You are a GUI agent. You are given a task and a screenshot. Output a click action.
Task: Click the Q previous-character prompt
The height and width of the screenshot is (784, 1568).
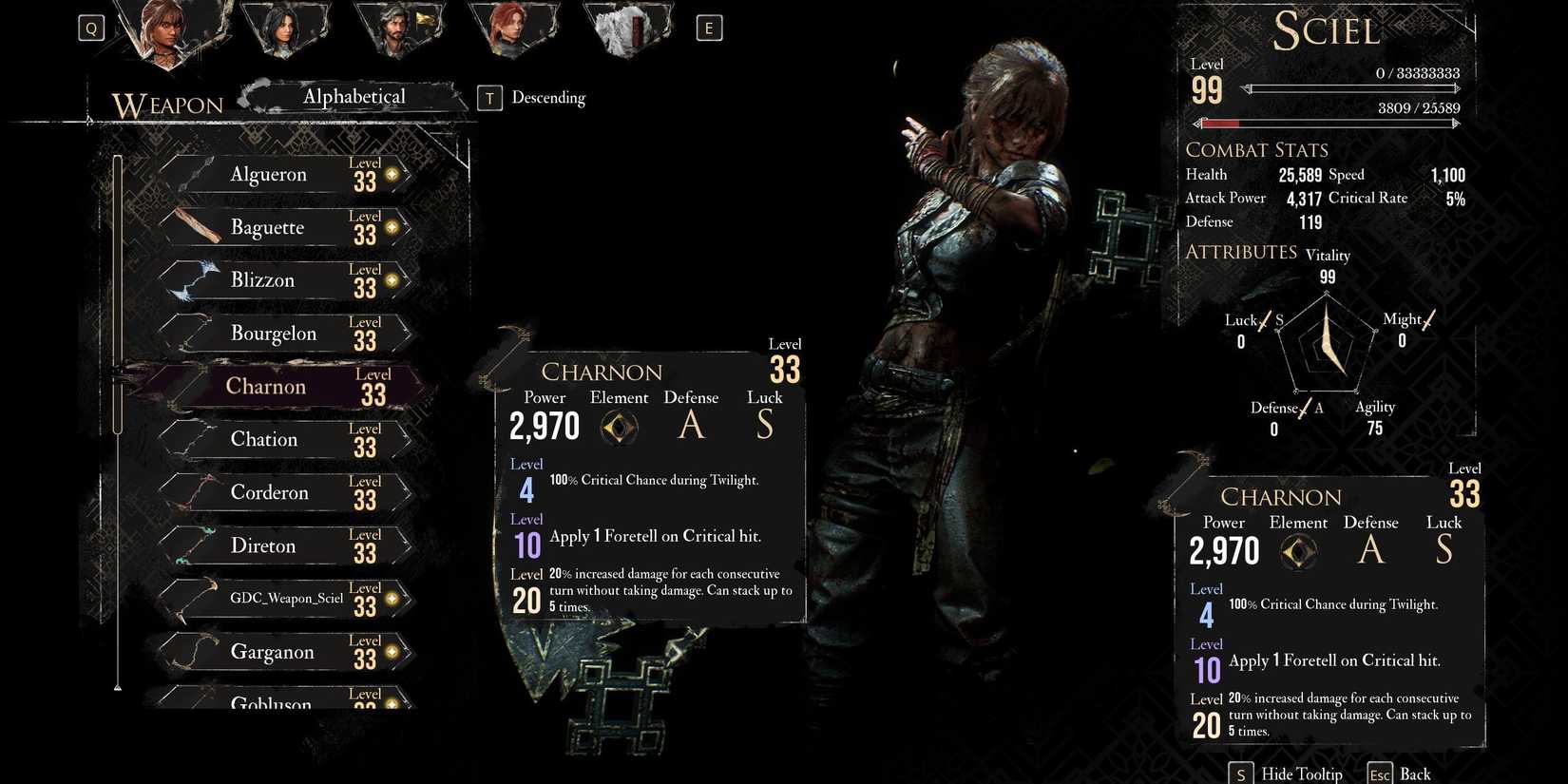pos(91,28)
